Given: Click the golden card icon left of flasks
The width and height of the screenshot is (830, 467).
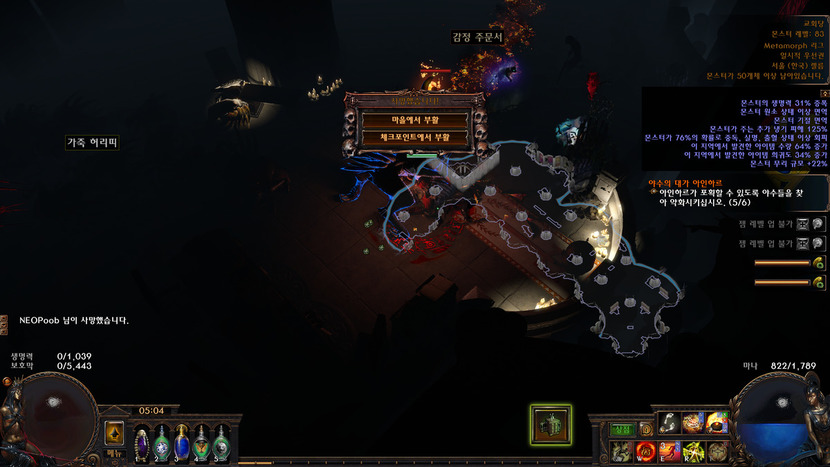Looking at the screenshot, I should [x=114, y=432].
